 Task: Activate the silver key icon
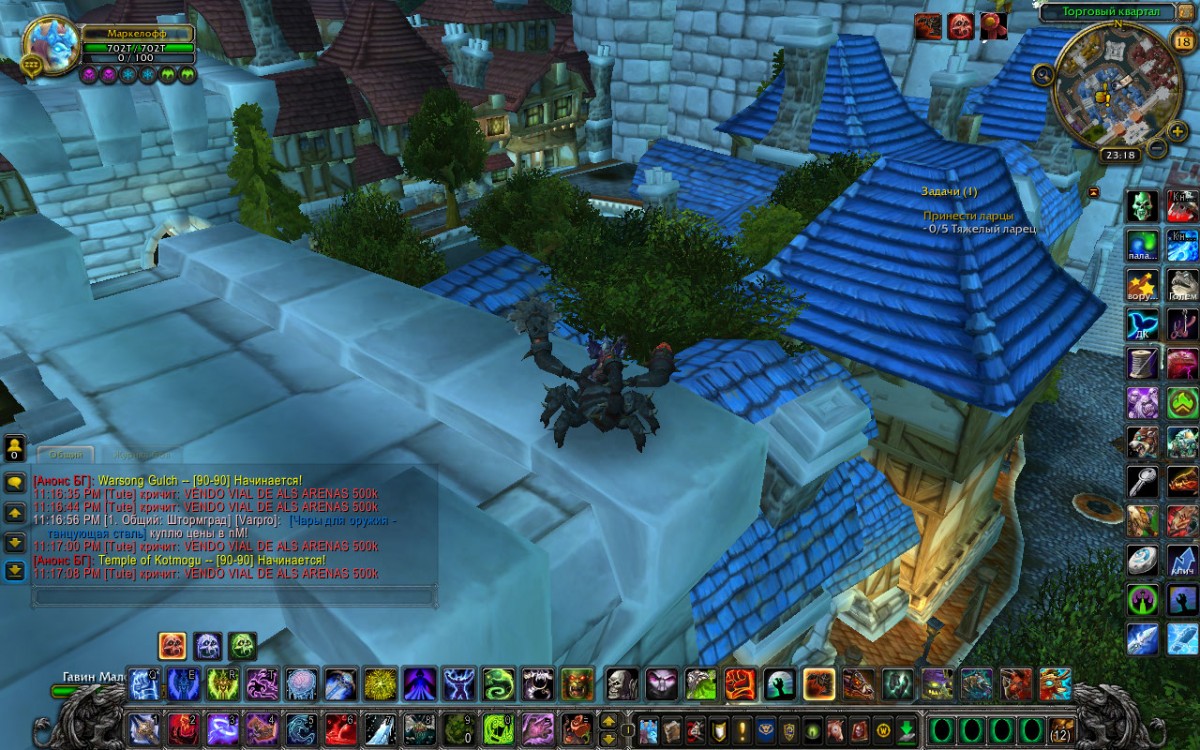pos(1142,481)
